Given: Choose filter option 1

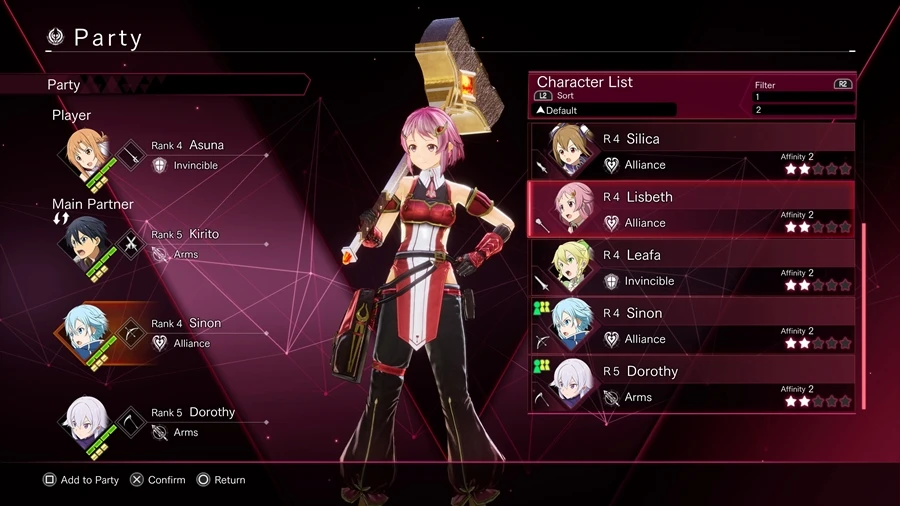Looking at the screenshot, I should [x=803, y=97].
